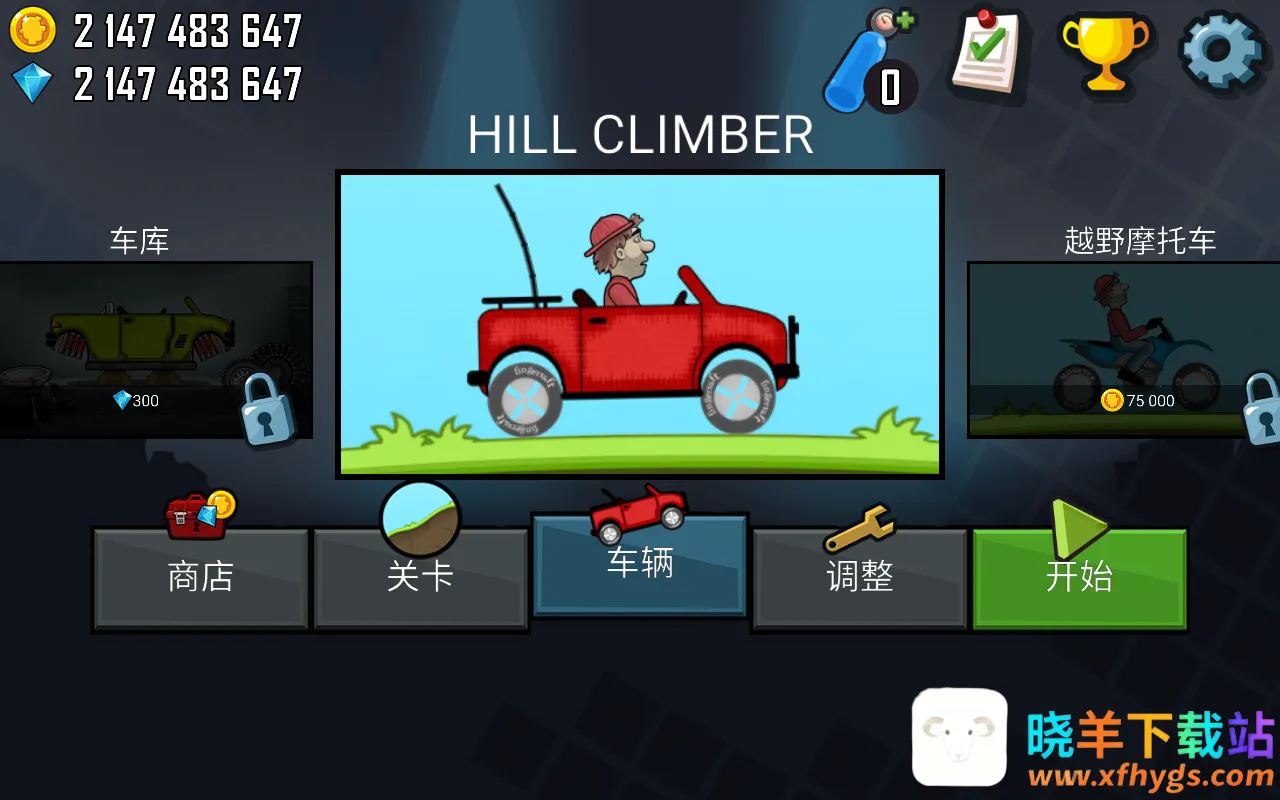Add fuel boosters with the blue canister
The image size is (1280, 800).
868,62
